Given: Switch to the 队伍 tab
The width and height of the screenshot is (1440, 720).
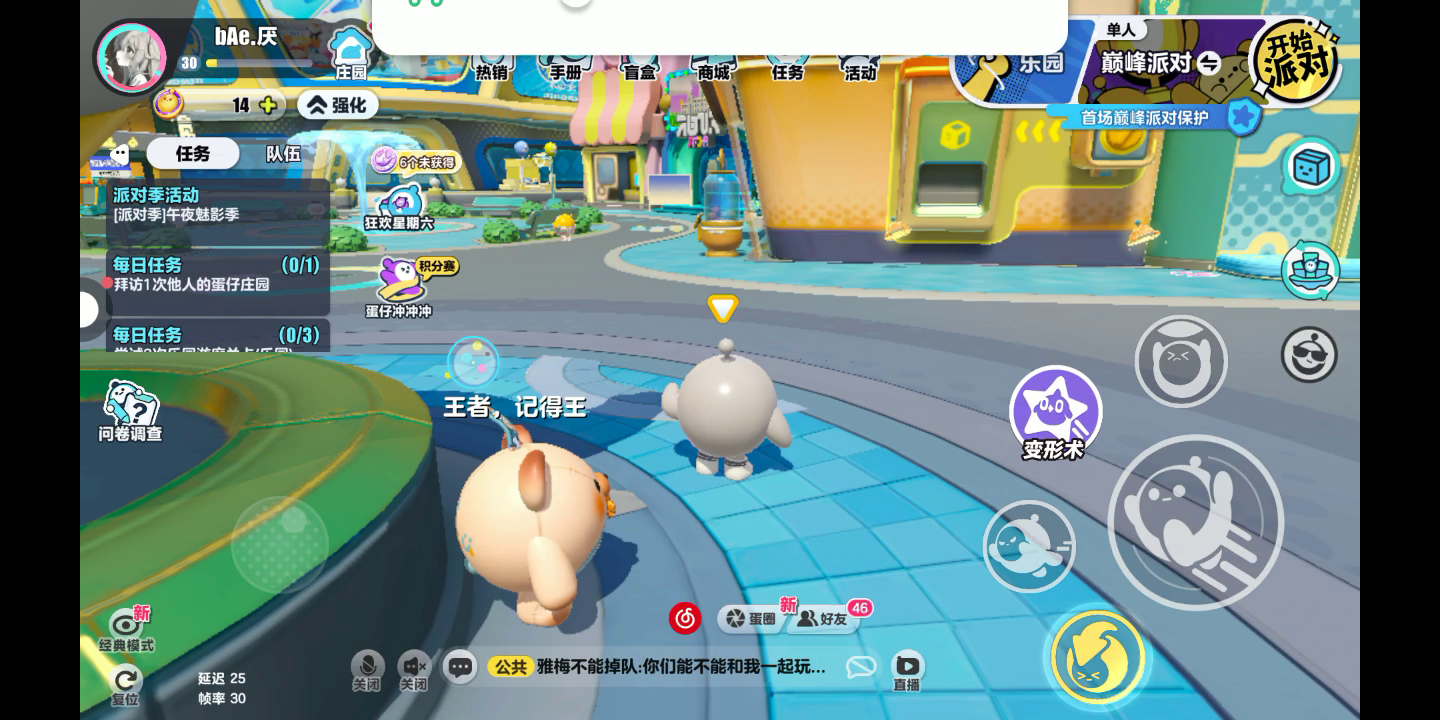Looking at the screenshot, I should 283,153.
